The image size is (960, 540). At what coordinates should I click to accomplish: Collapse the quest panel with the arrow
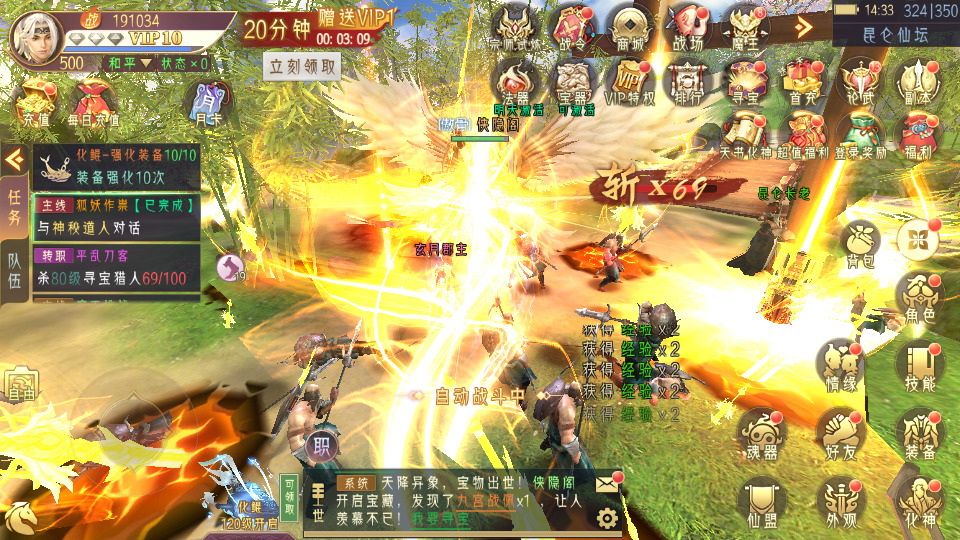click(15, 159)
